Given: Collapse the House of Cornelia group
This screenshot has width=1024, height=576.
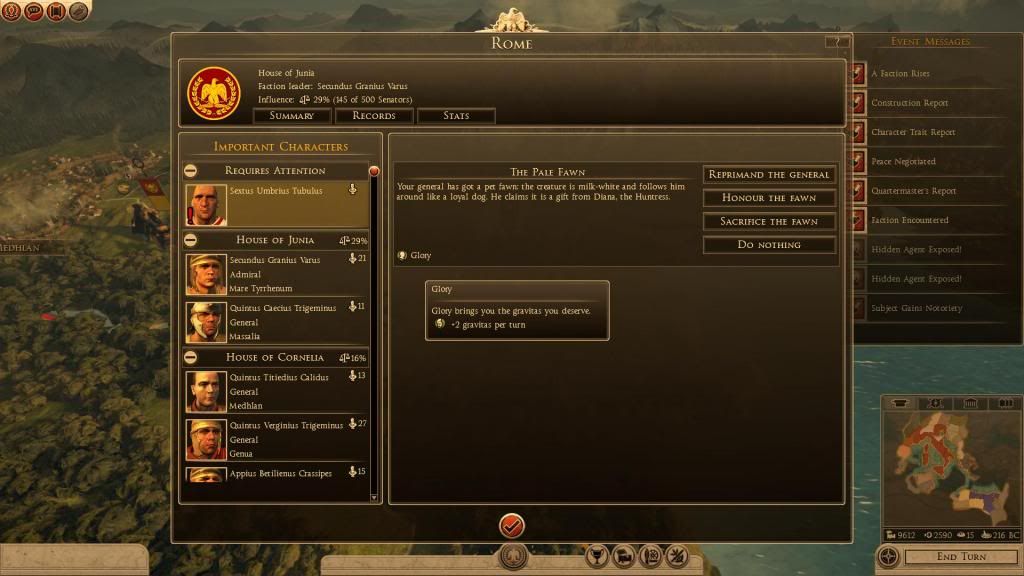Looking at the screenshot, I should click(x=191, y=357).
